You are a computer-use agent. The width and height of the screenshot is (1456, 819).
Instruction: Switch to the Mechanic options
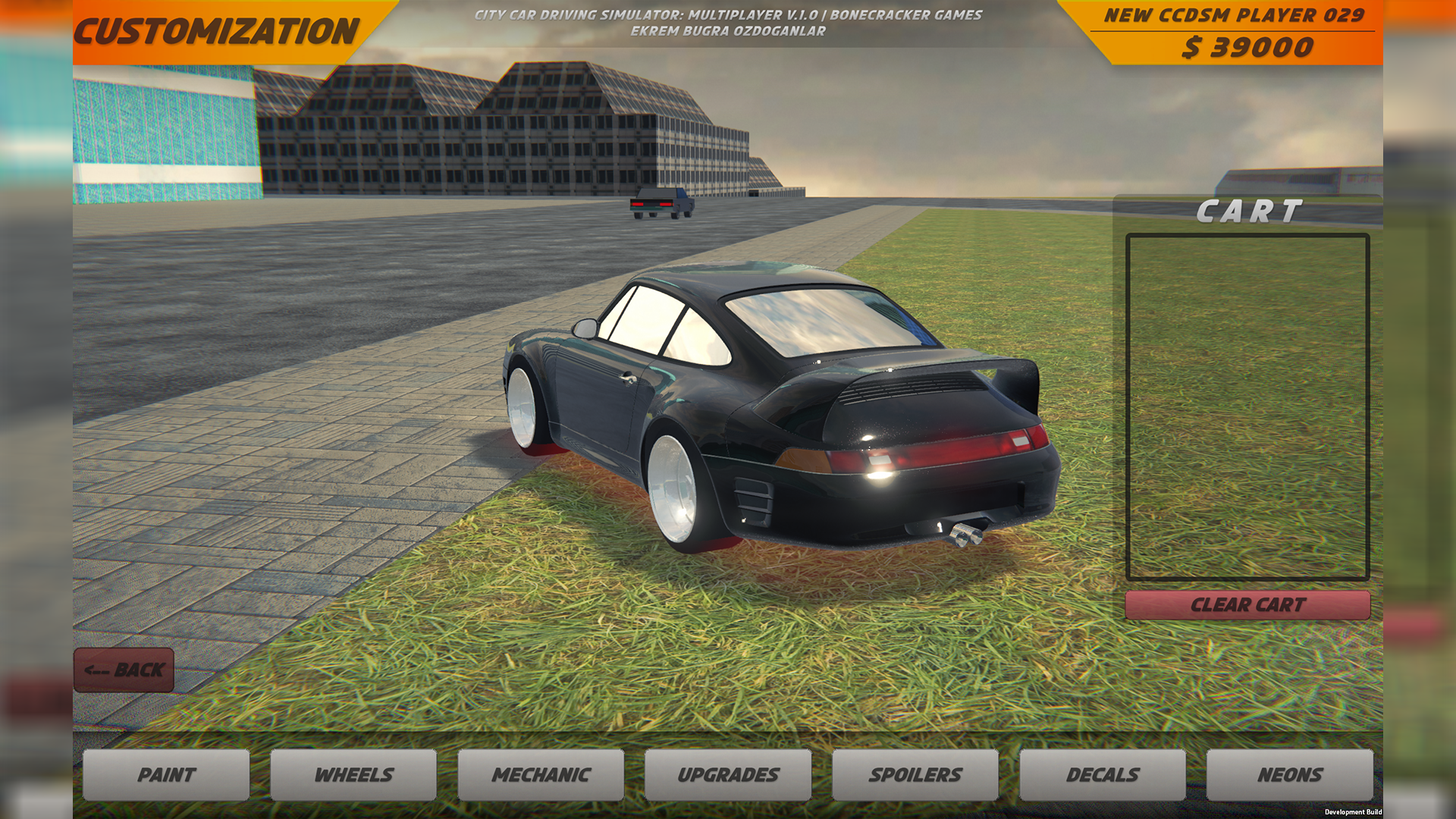point(541,774)
